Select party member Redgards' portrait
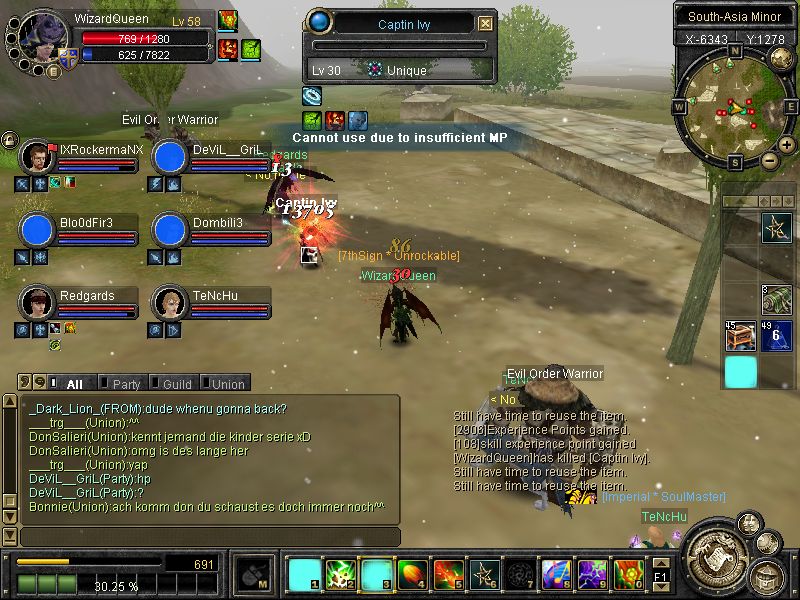800x600 pixels. [x=37, y=301]
